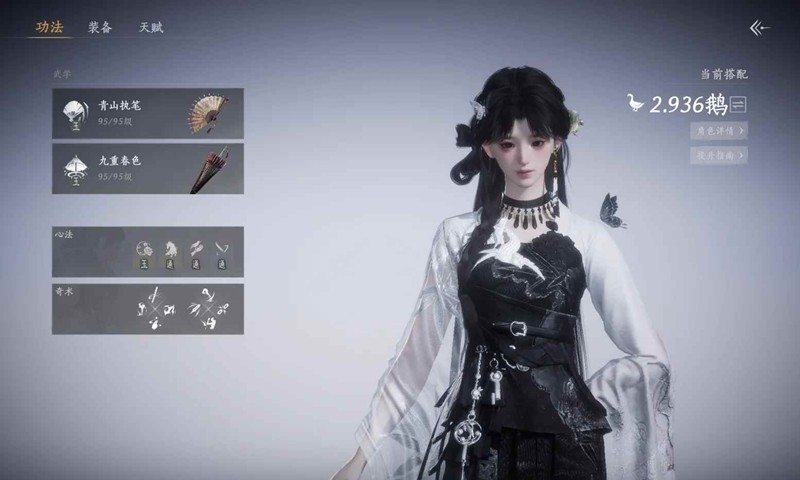Open the 提升指南 upgrade guide
This screenshot has width=800, height=480.
pos(718,155)
